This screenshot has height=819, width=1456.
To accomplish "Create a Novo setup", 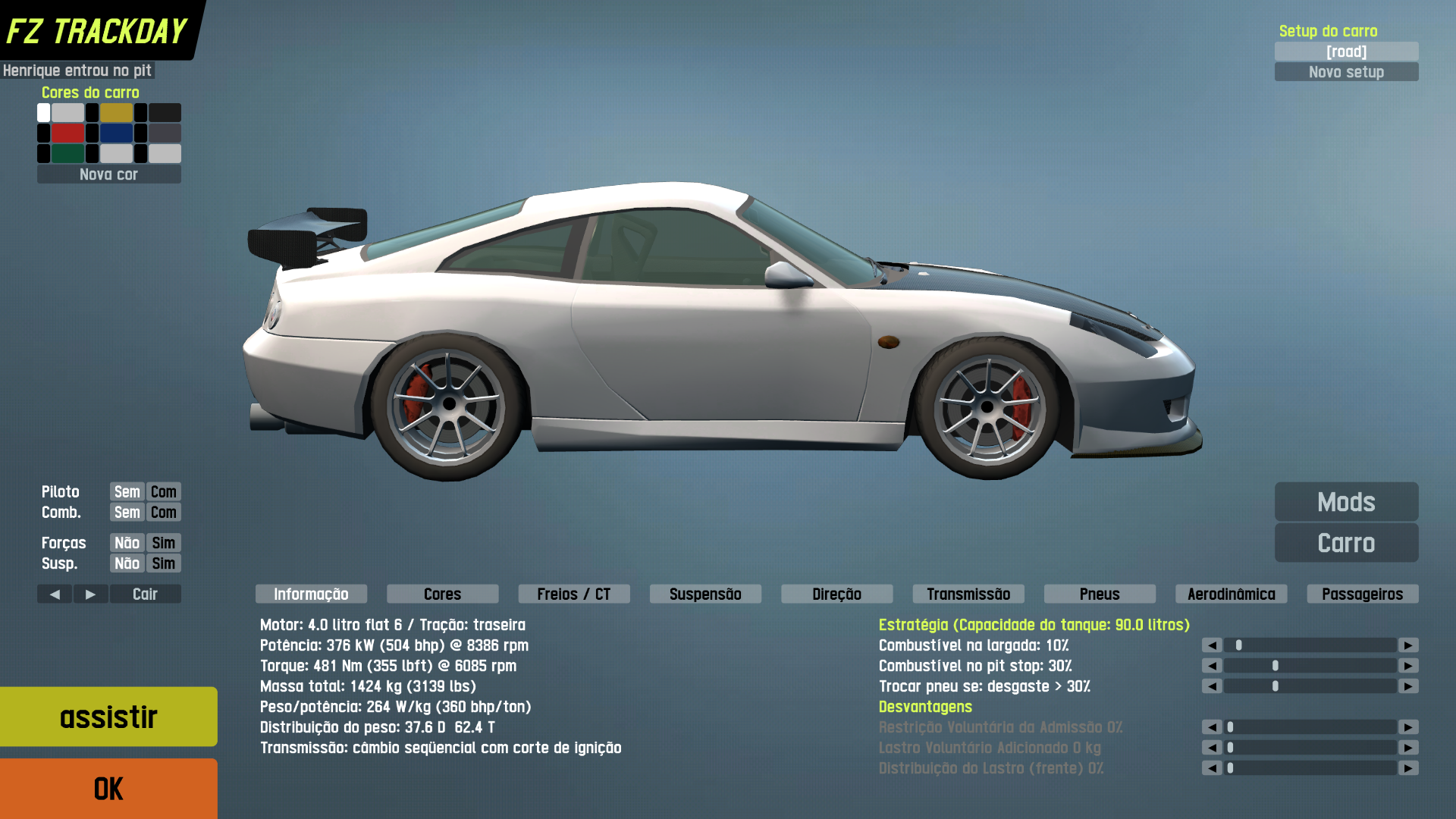I will click(1346, 72).
